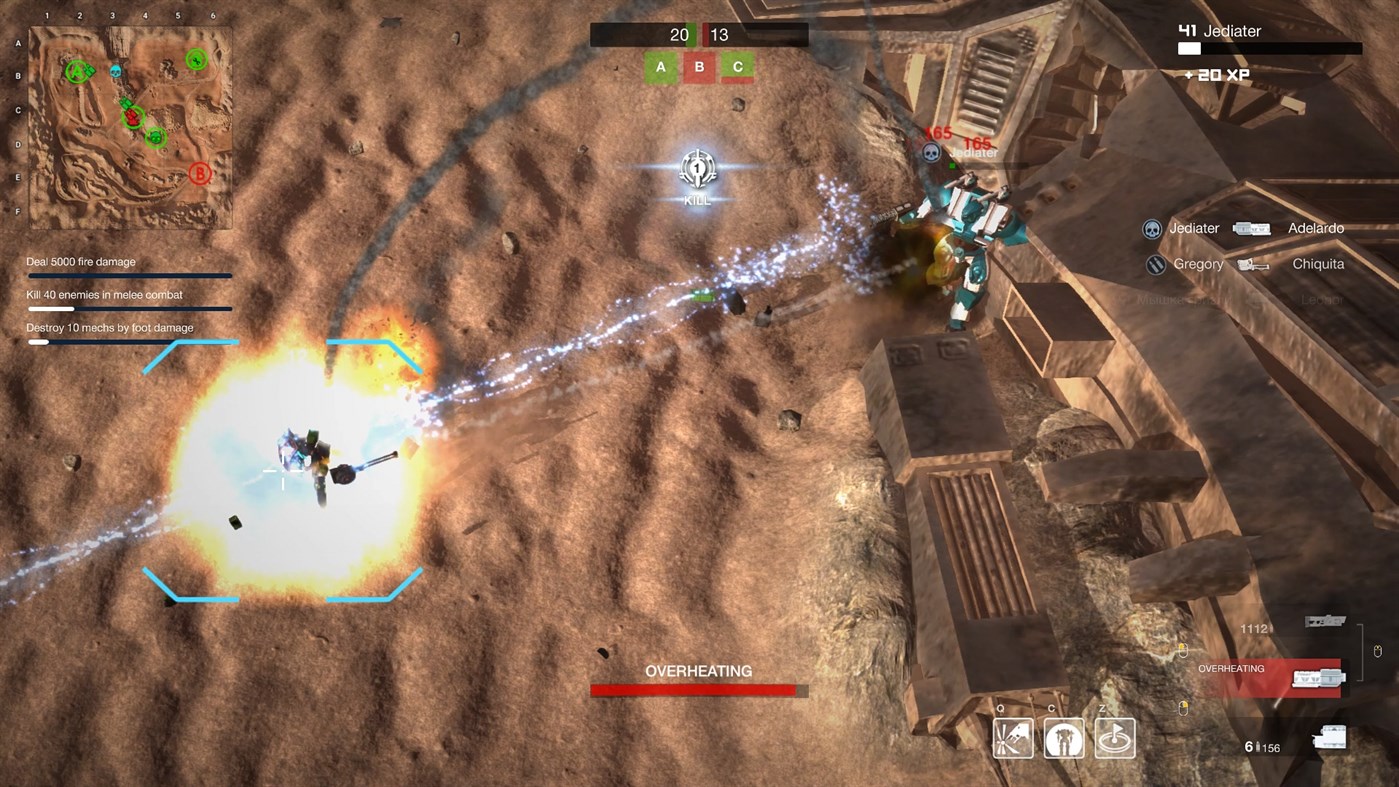Activate the C mech ability icon

[1063, 738]
